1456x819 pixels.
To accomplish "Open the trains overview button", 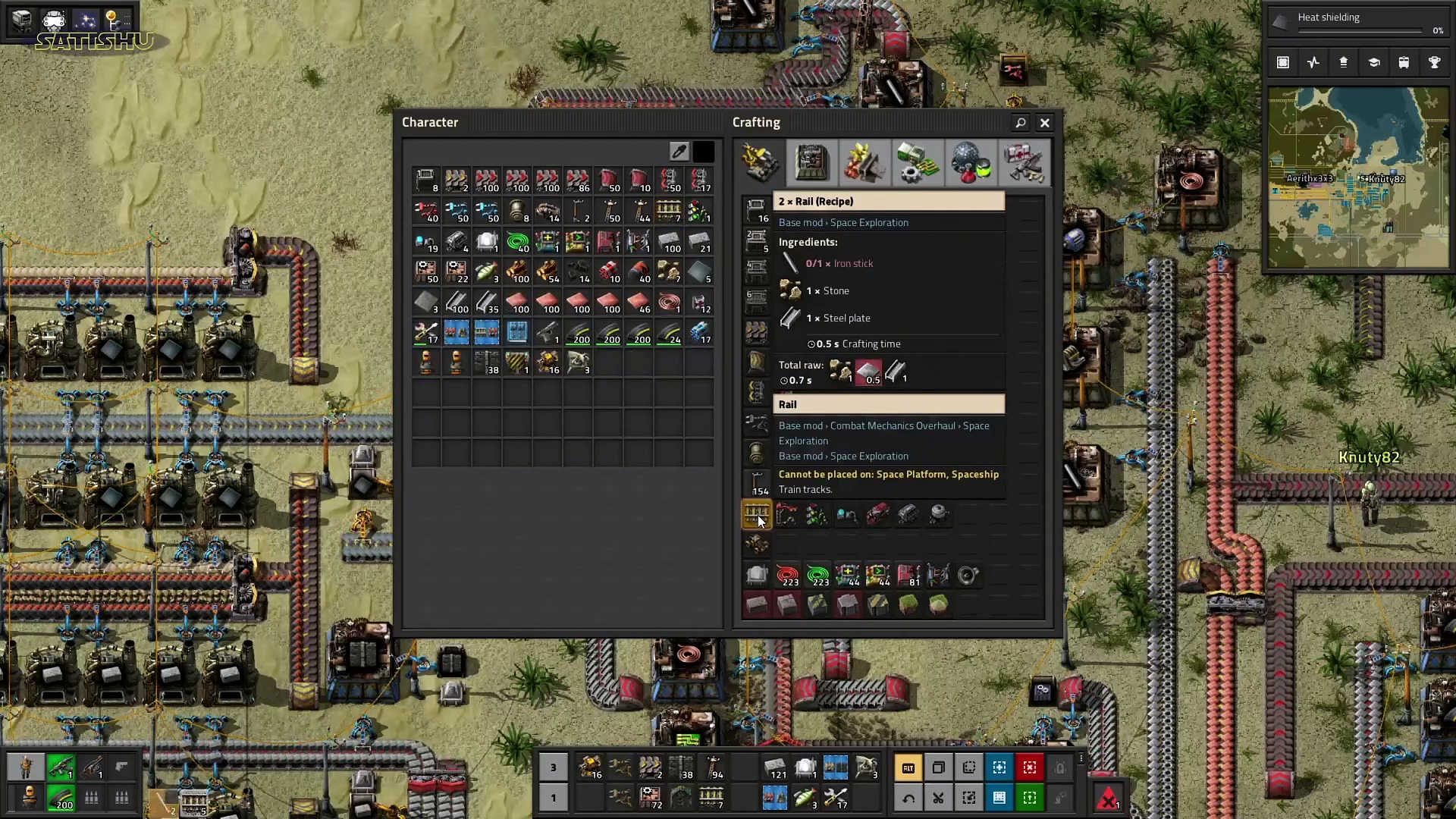I will tap(1404, 63).
